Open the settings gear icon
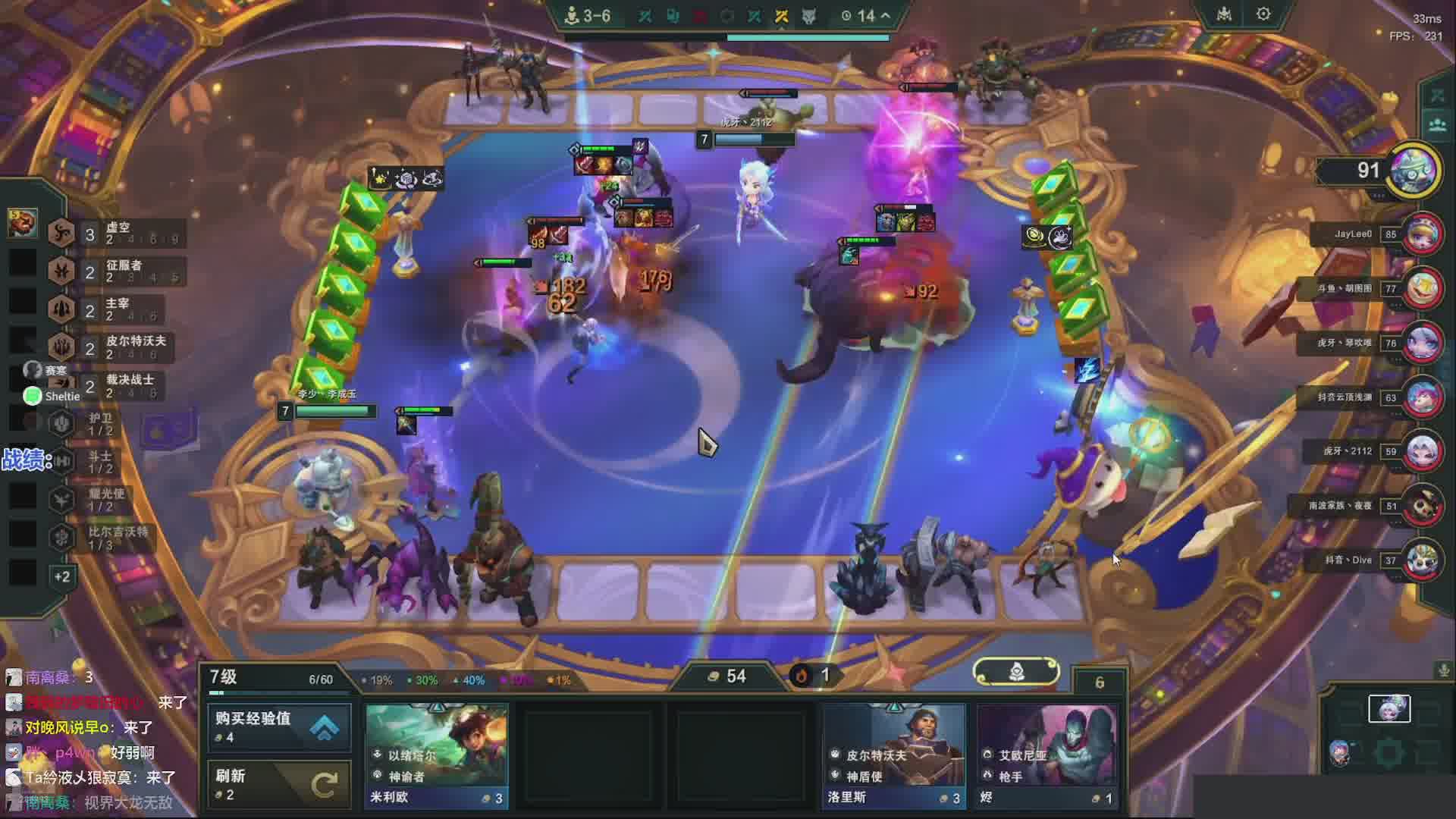Viewport: 1456px width, 819px height. (1263, 14)
